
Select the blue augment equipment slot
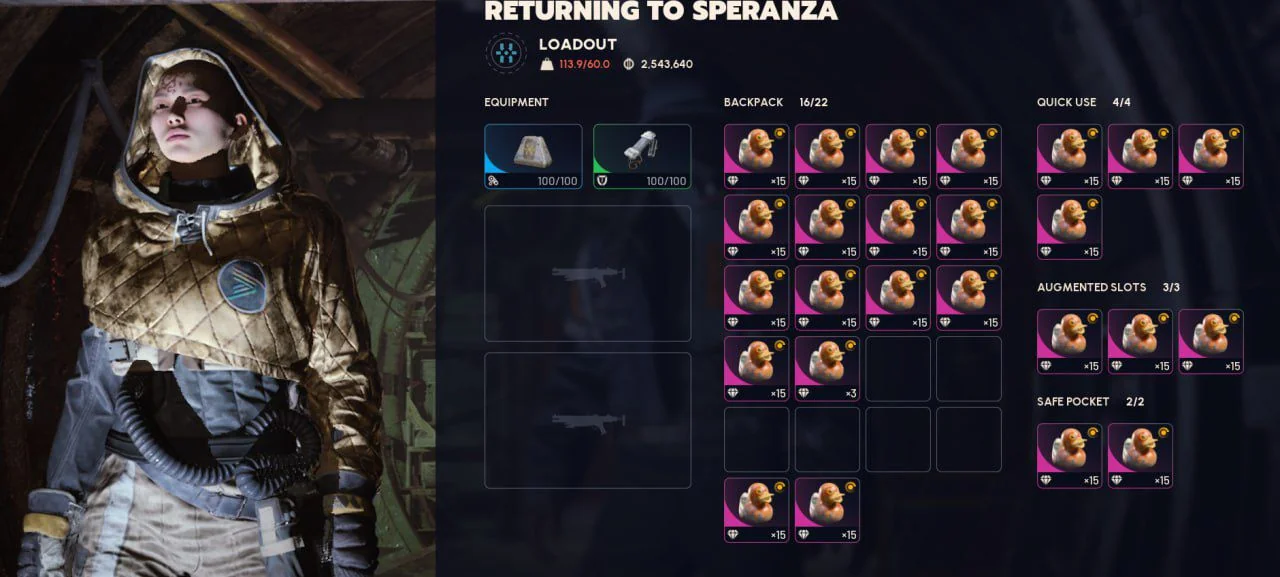(x=533, y=156)
